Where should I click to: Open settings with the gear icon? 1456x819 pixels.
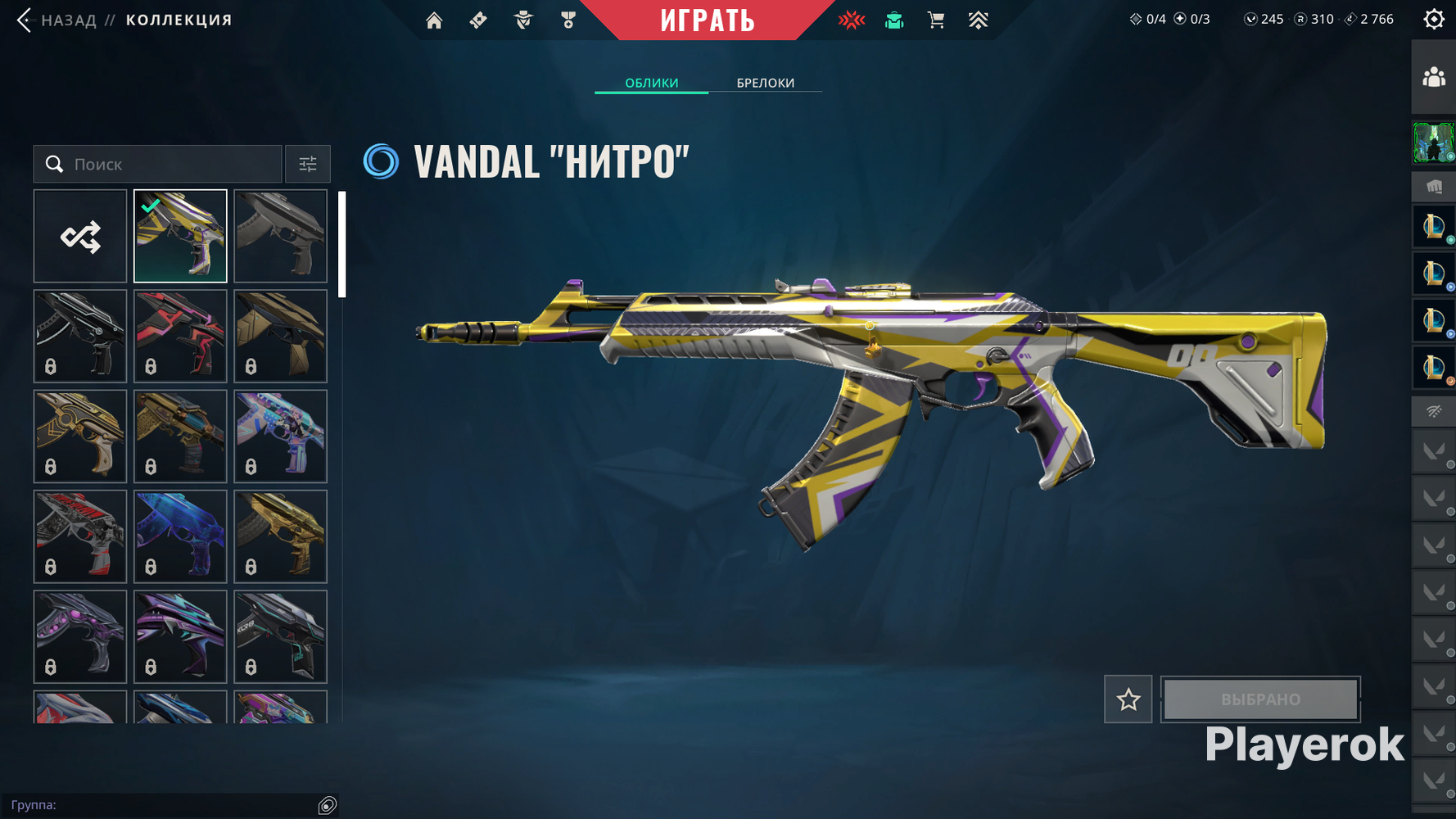(x=1433, y=19)
